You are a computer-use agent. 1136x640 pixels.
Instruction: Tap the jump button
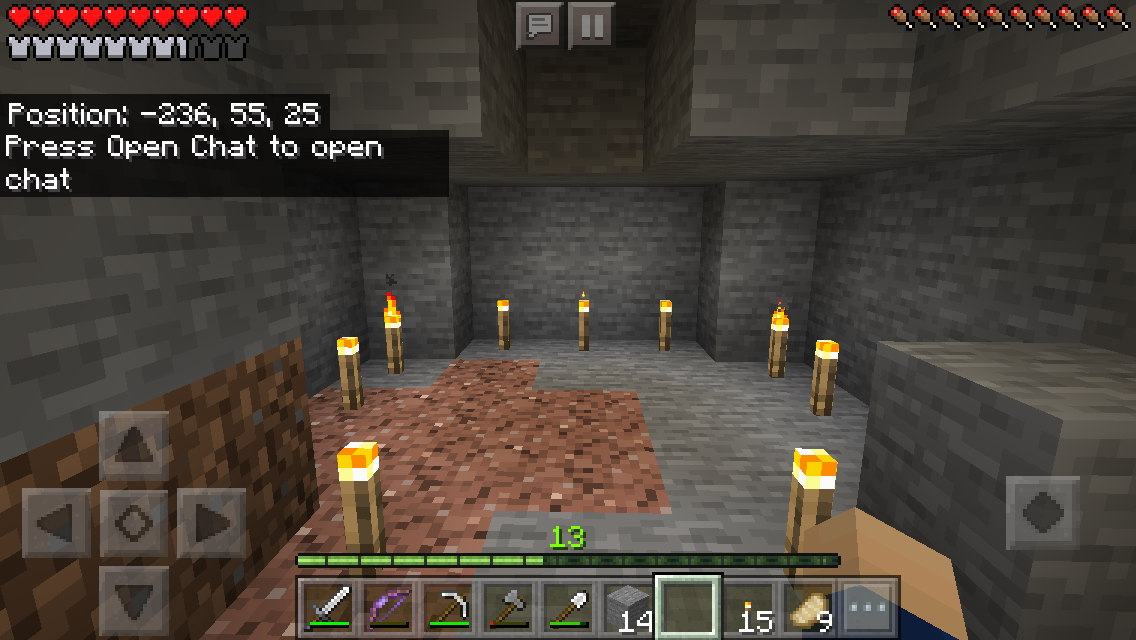pos(1043,513)
